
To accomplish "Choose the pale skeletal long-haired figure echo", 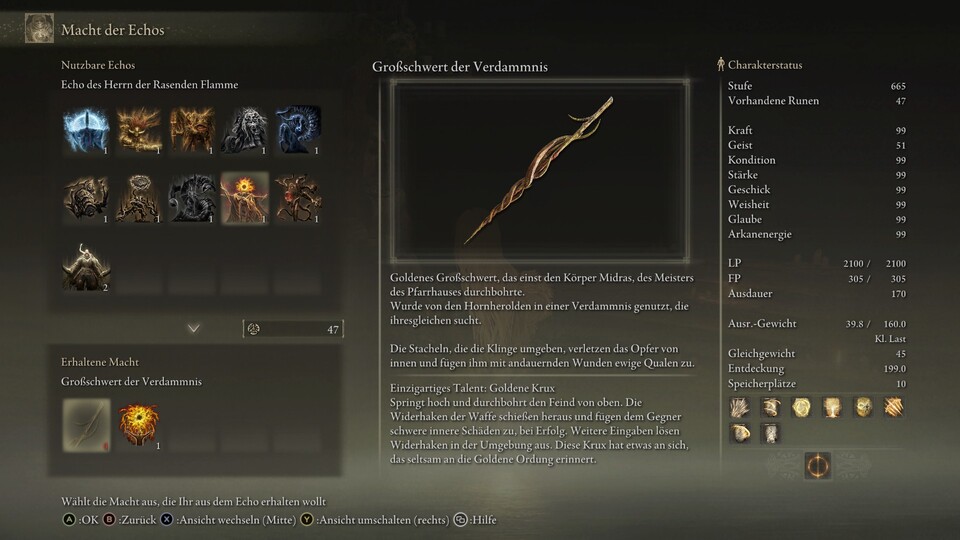I will pos(244,130).
